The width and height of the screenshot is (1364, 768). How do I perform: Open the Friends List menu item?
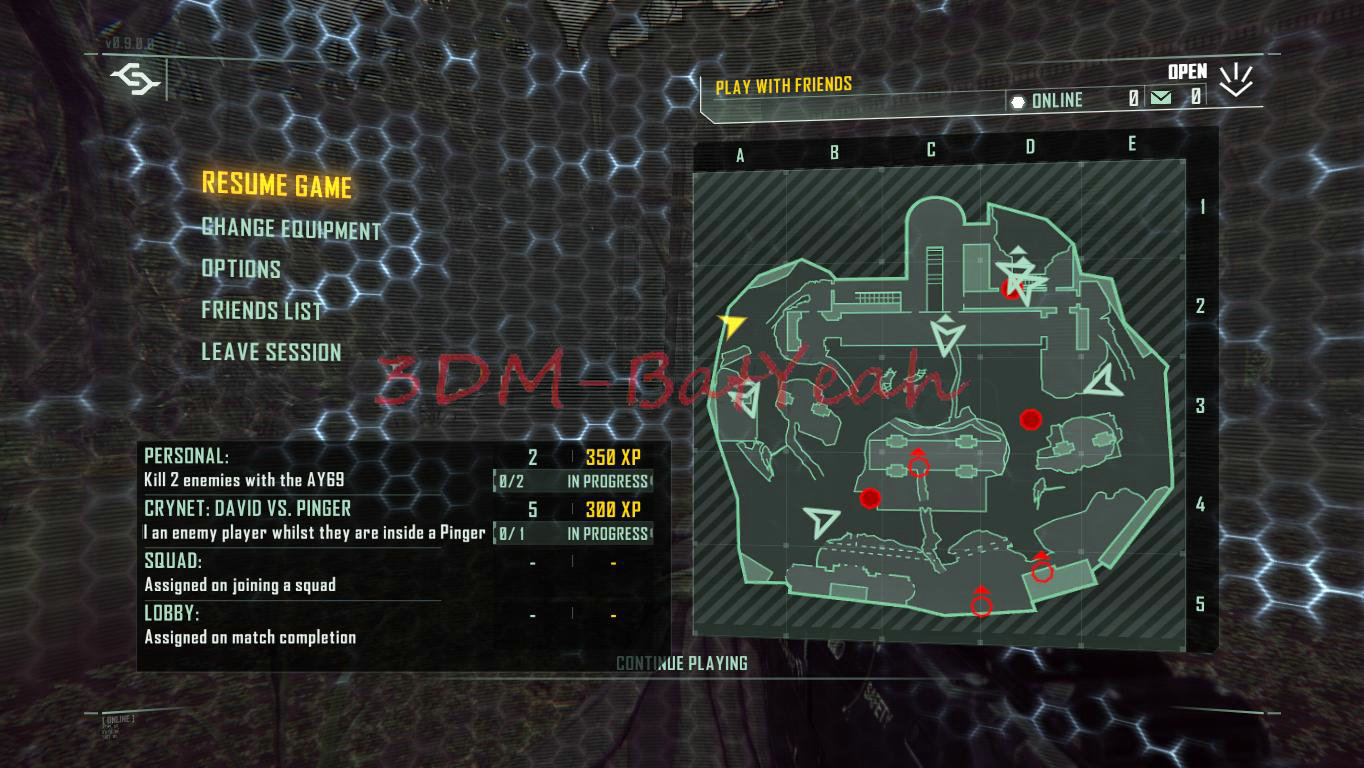262,311
